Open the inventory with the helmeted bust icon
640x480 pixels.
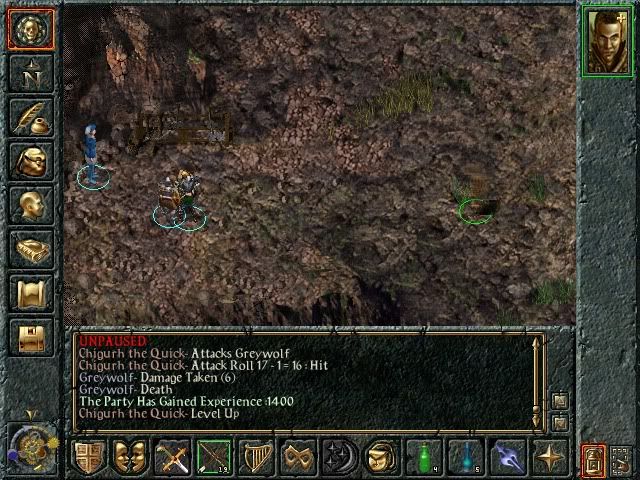point(29,161)
